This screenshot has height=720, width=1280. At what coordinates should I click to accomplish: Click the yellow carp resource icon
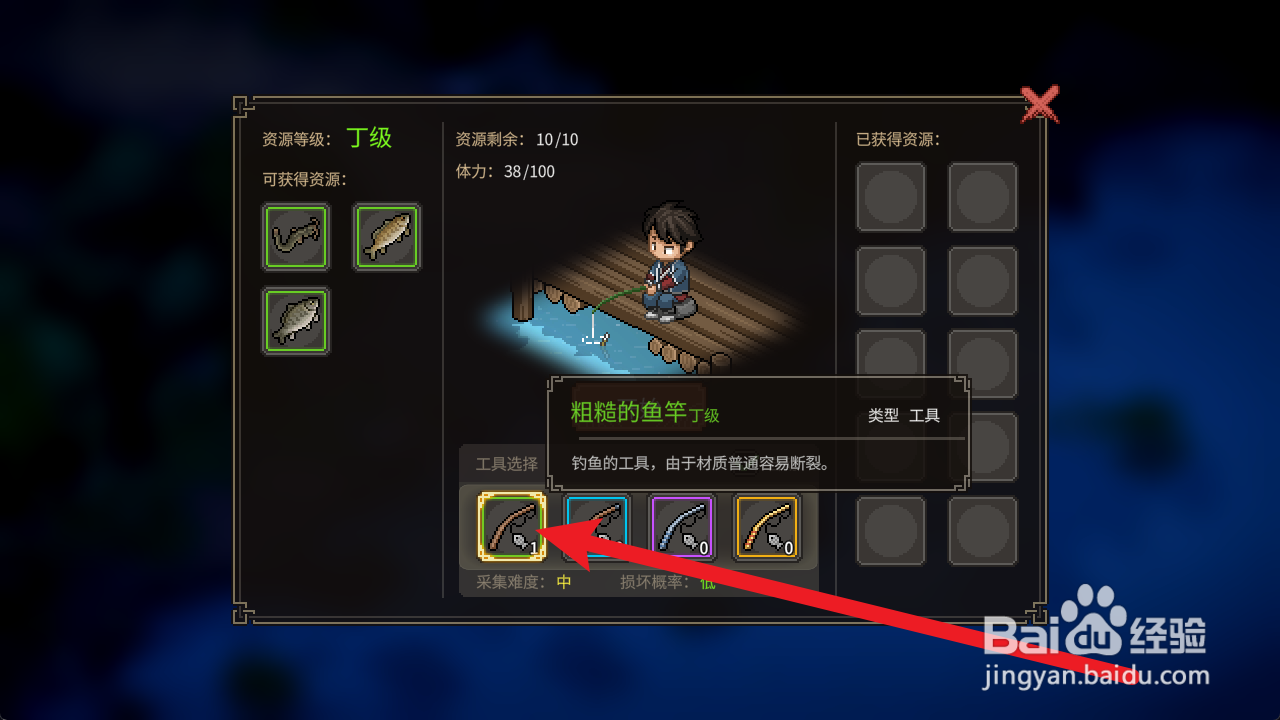(387, 237)
